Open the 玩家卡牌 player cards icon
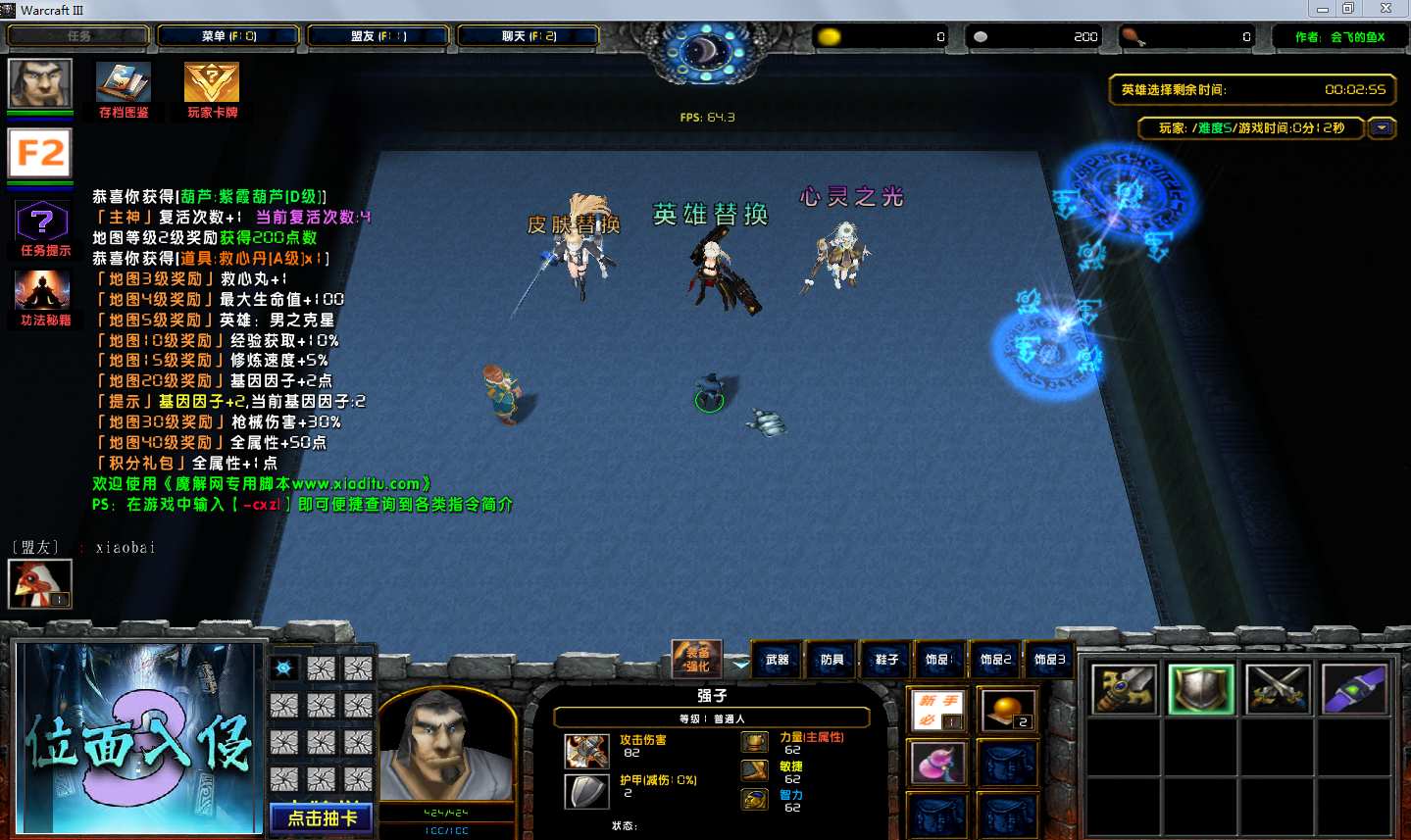The width and height of the screenshot is (1411, 840). click(x=212, y=84)
